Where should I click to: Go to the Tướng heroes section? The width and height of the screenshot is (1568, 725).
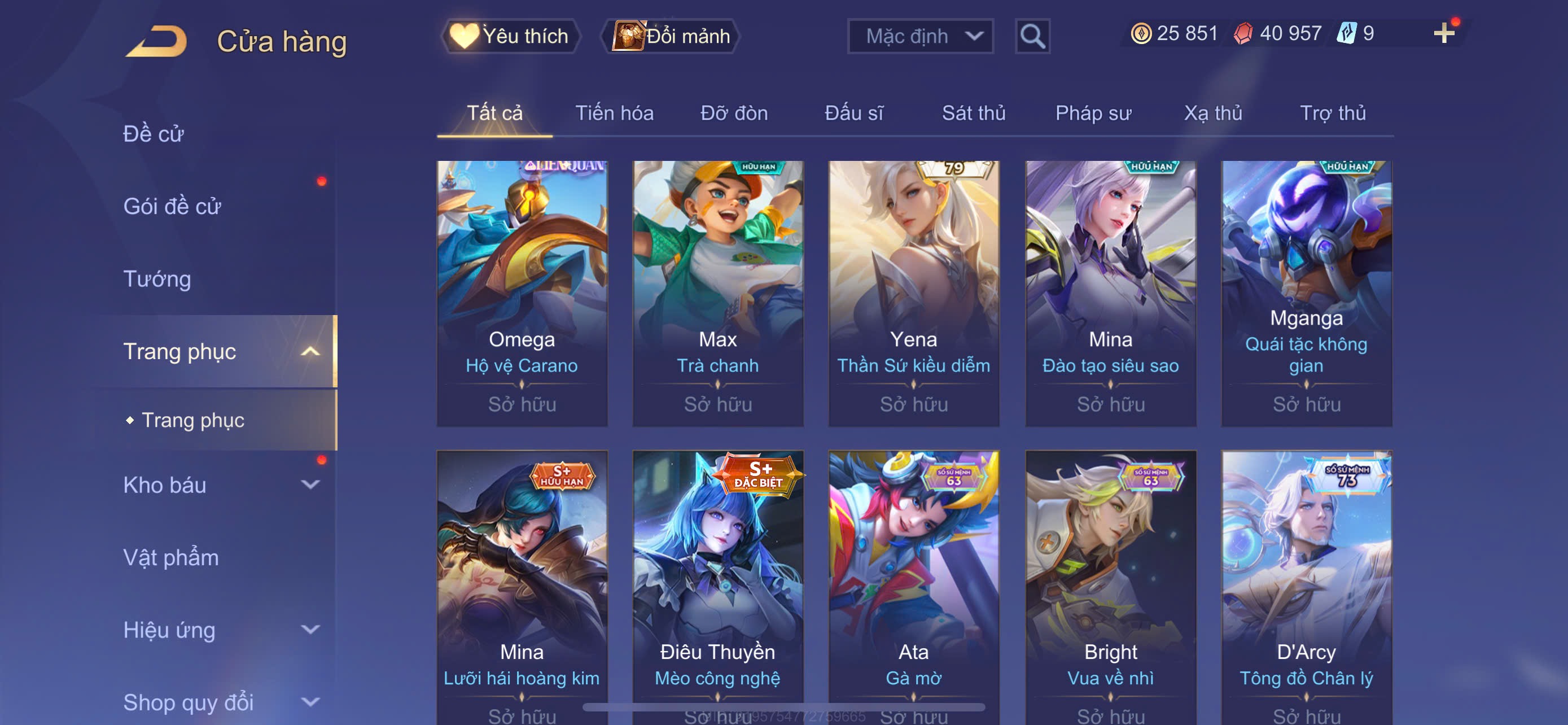(157, 279)
